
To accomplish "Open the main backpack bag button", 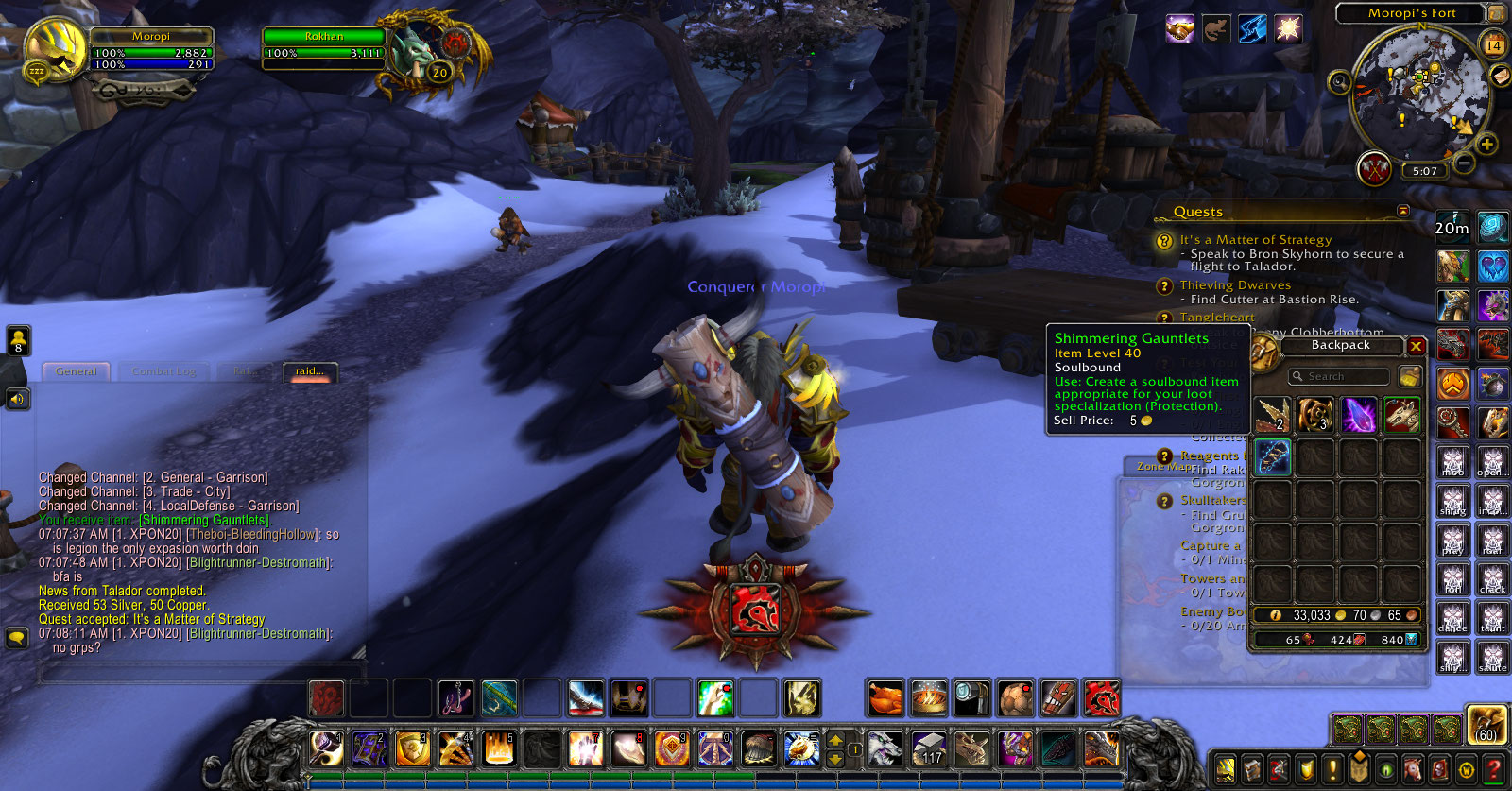I will click(1486, 724).
